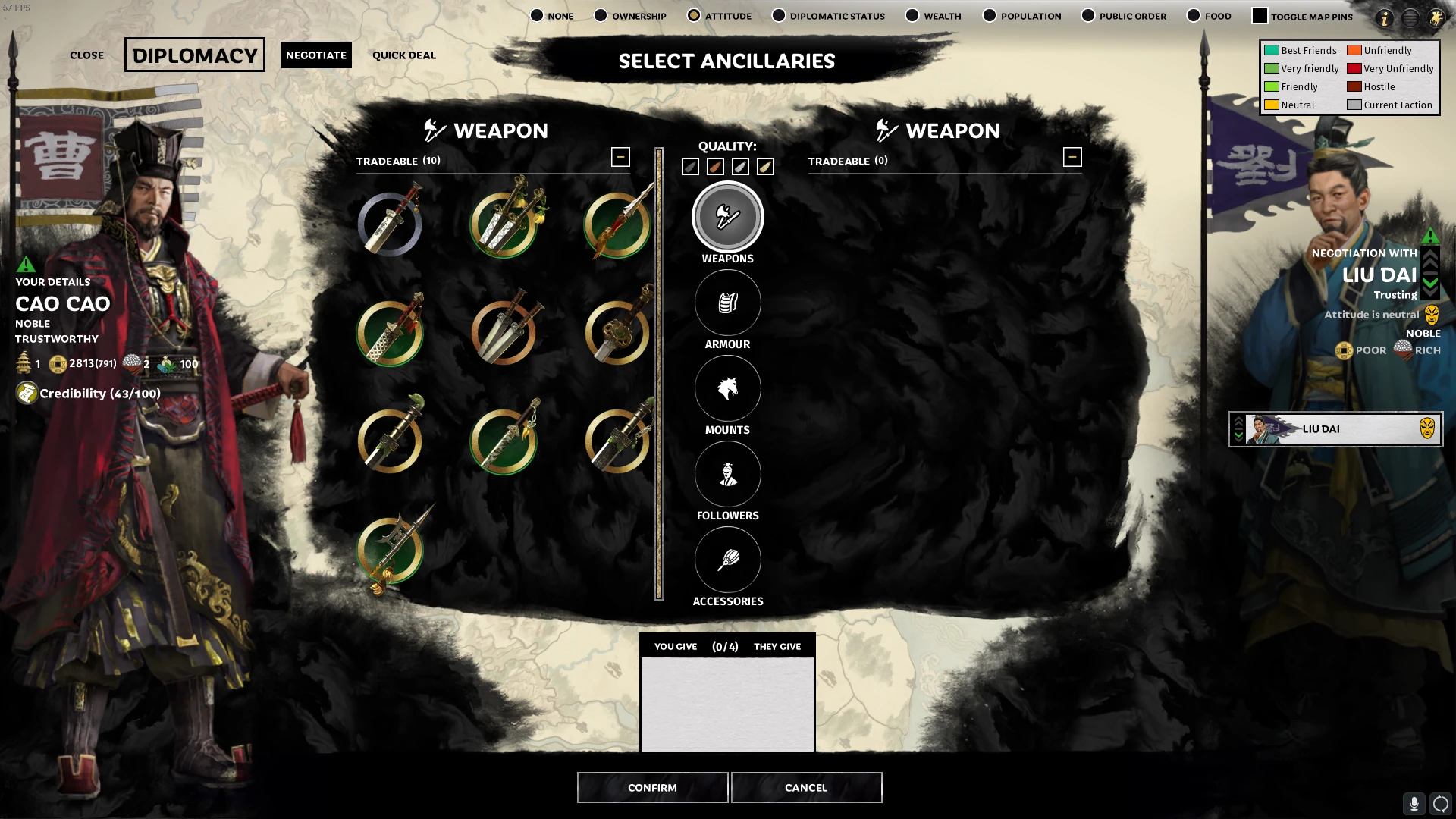Switch to Quick Deal
1456x819 pixels.
[404, 55]
